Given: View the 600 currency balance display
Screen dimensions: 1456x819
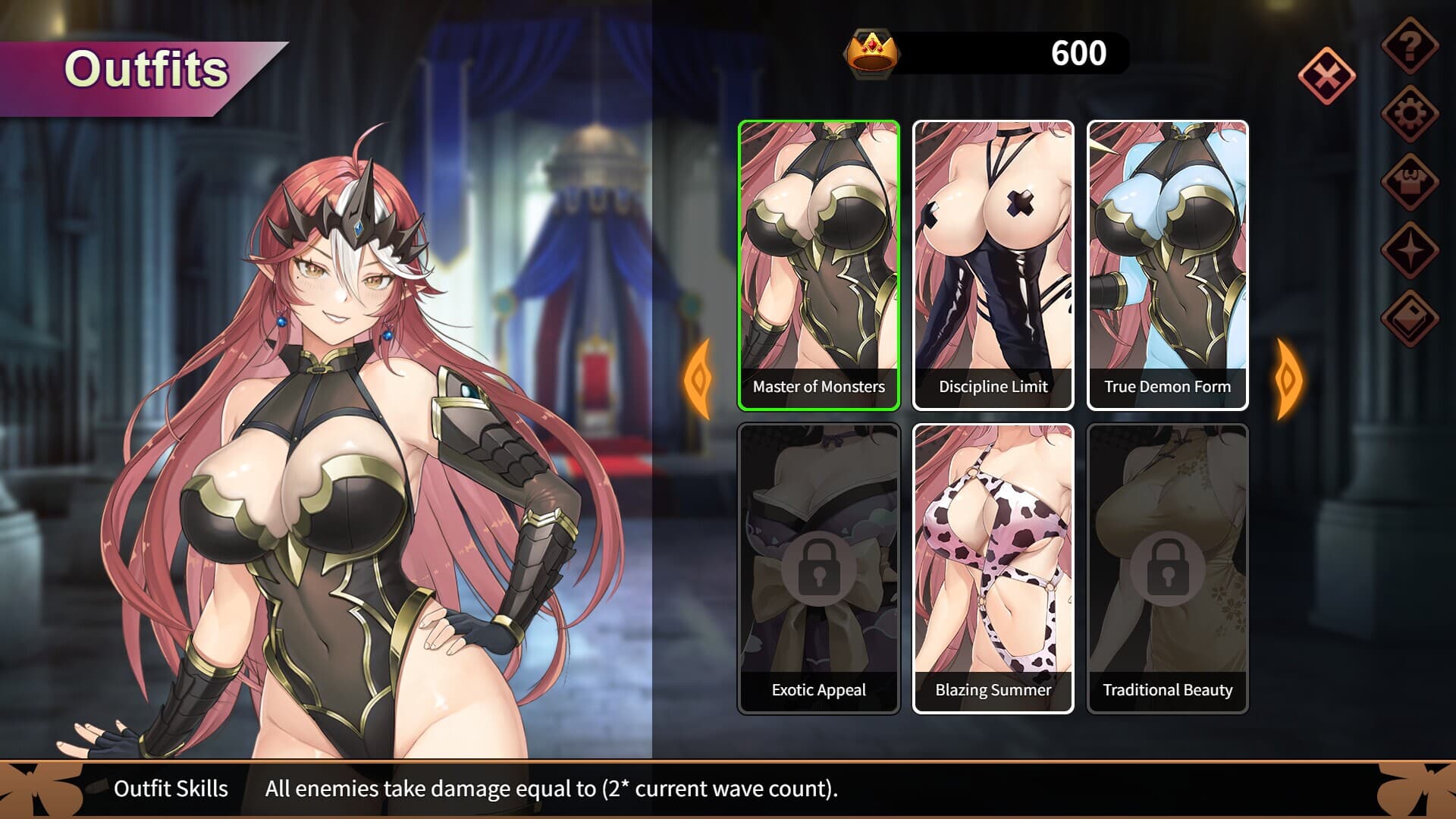Looking at the screenshot, I should coord(1077,52).
